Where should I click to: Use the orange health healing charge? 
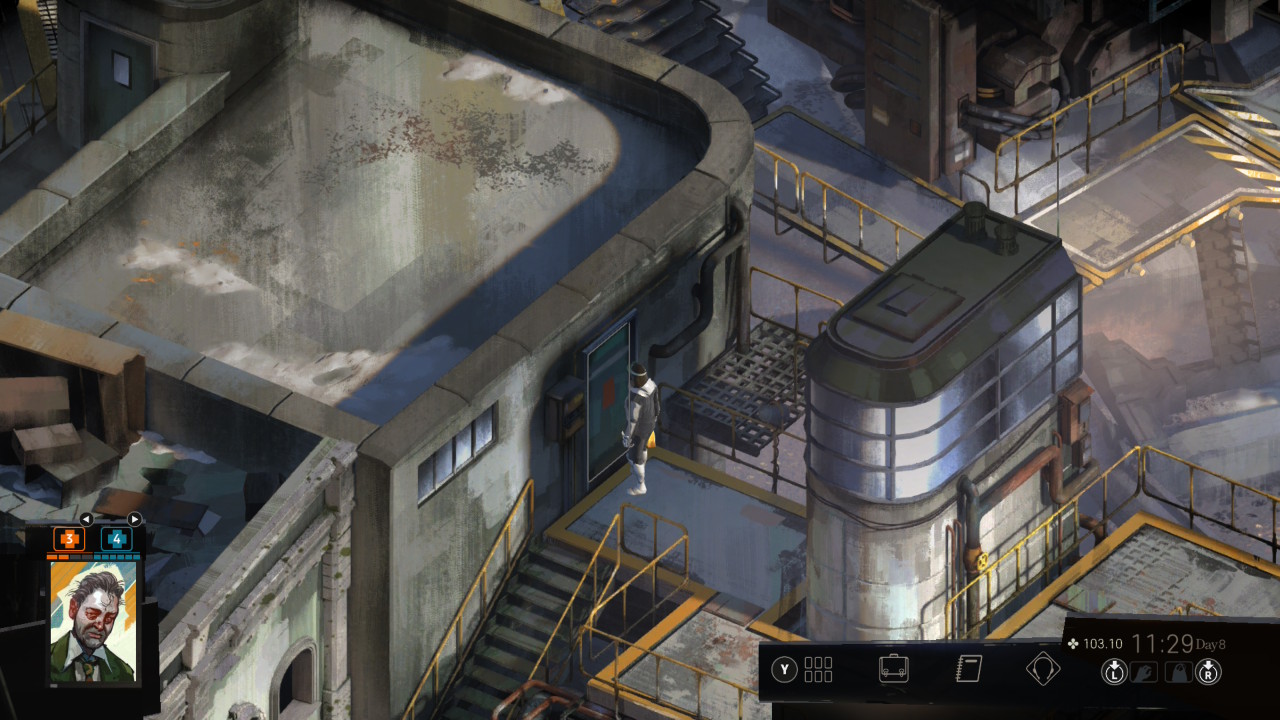pyautogui.click(x=69, y=539)
